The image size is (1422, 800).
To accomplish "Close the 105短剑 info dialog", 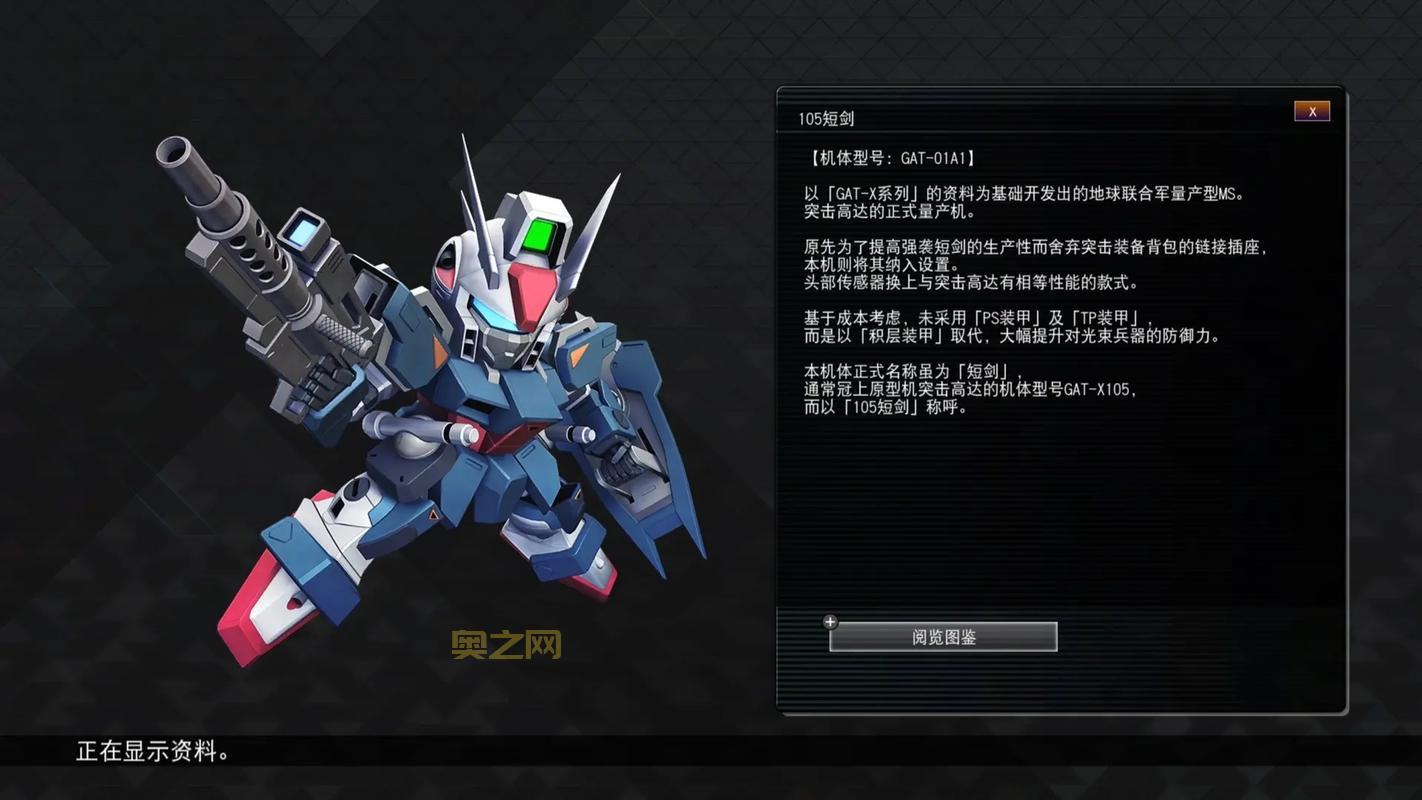I will click(x=1312, y=111).
